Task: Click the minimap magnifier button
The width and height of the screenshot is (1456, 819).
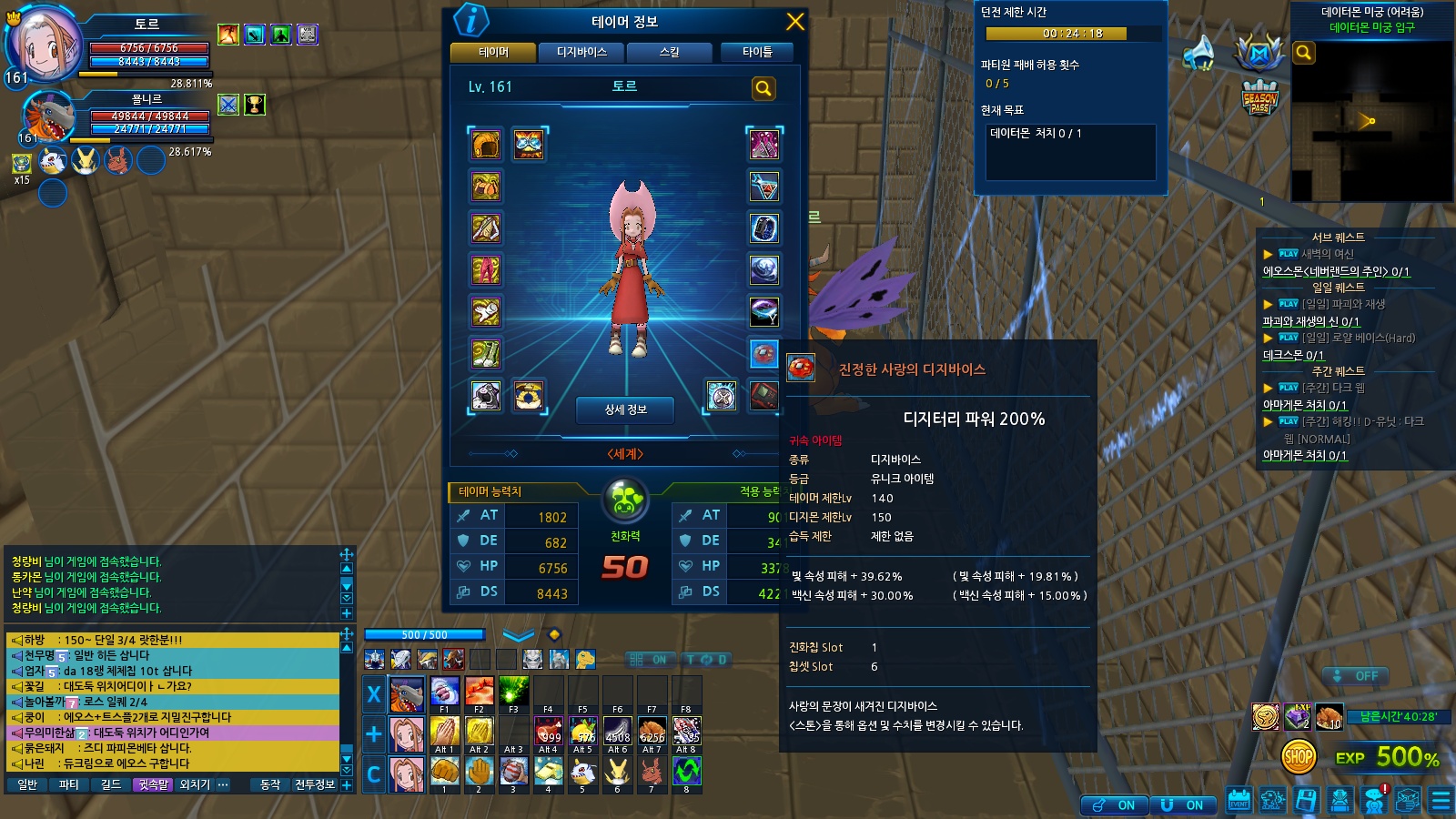Action: click(1303, 53)
